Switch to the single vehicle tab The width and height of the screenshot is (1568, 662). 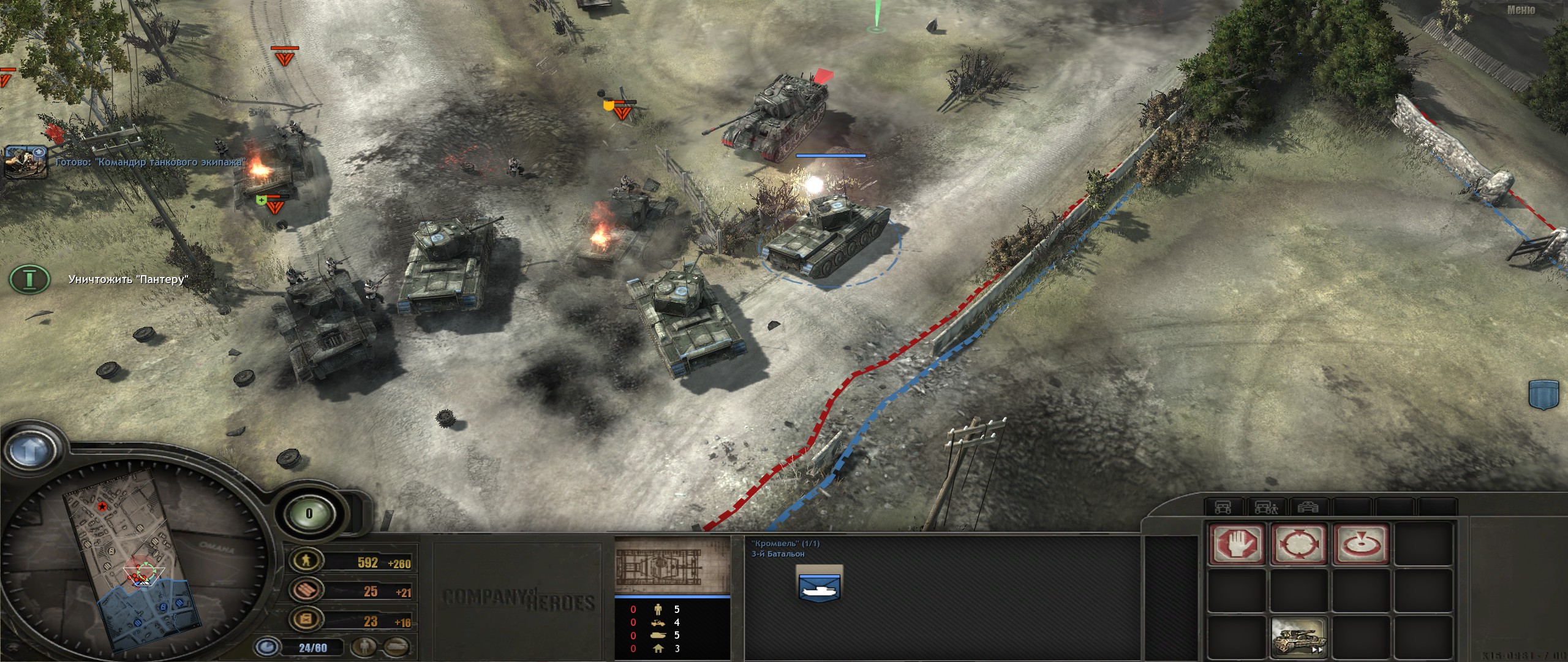[x=1223, y=508]
